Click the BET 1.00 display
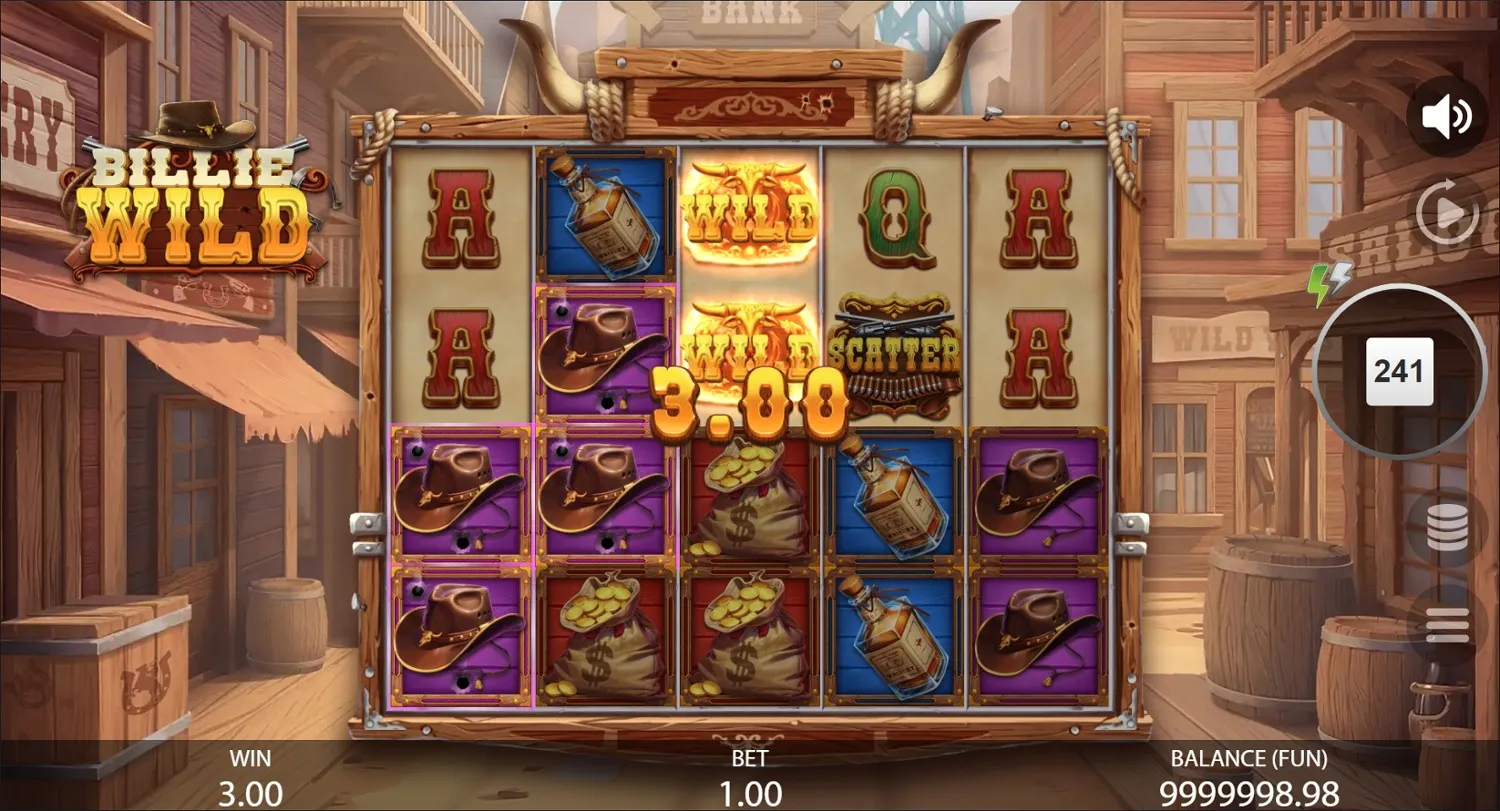Image resolution: width=1500 pixels, height=811 pixels. point(750,777)
